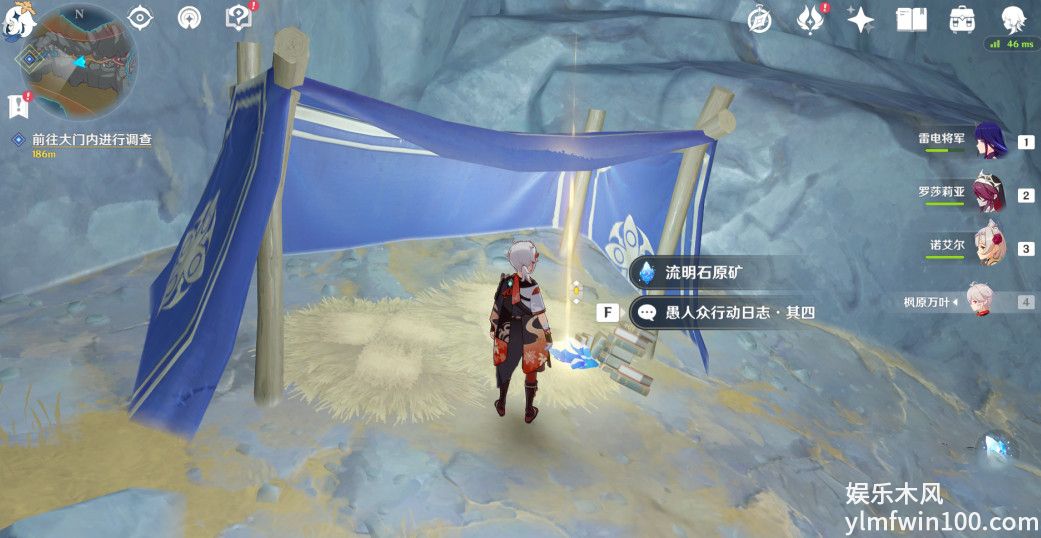Screen dimensions: 1041x538
Task: Open the question-mark tutorial icon with alert
Action: point(238,18)
